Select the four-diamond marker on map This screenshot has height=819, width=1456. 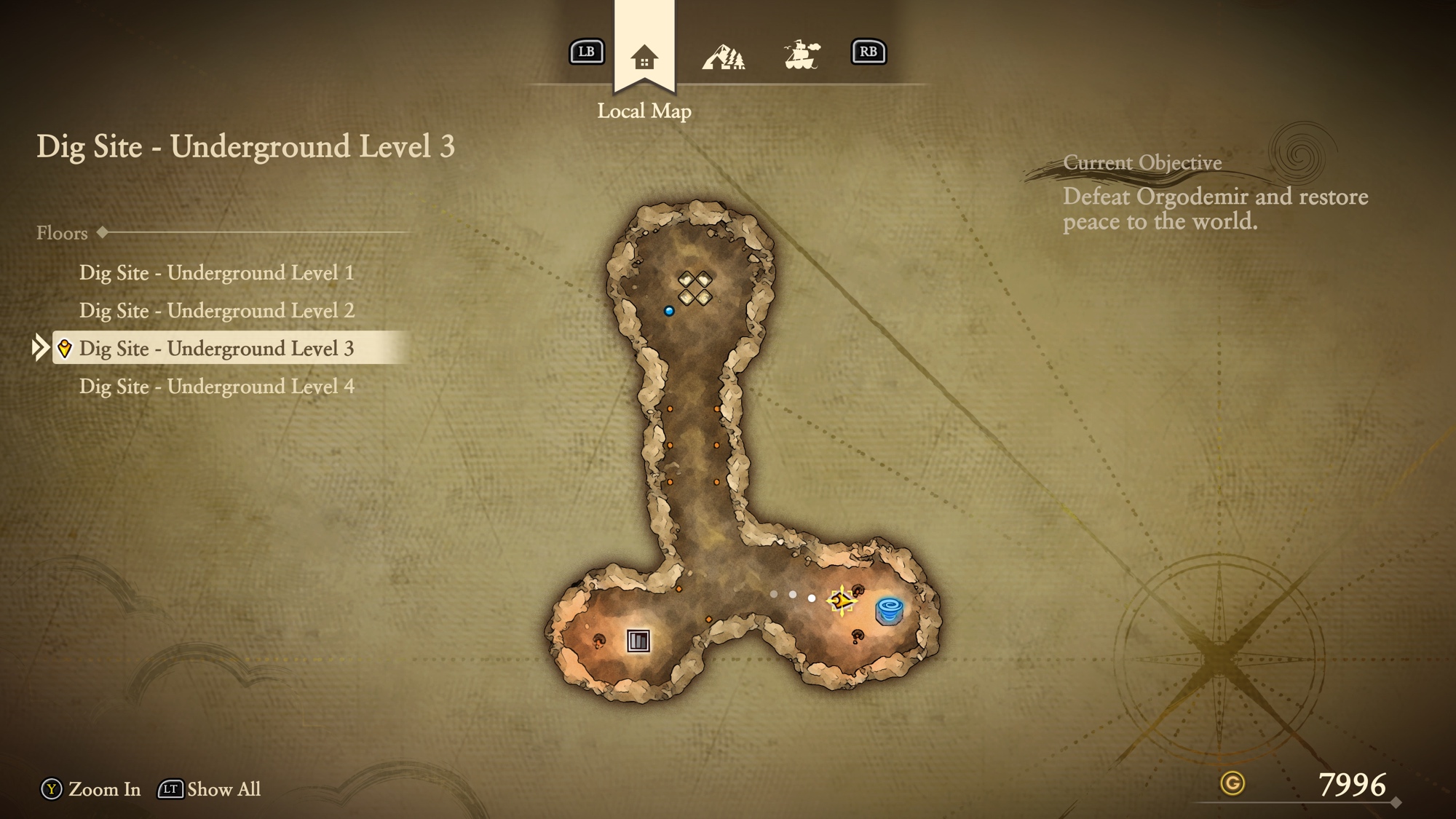click(x=695, y=288)
